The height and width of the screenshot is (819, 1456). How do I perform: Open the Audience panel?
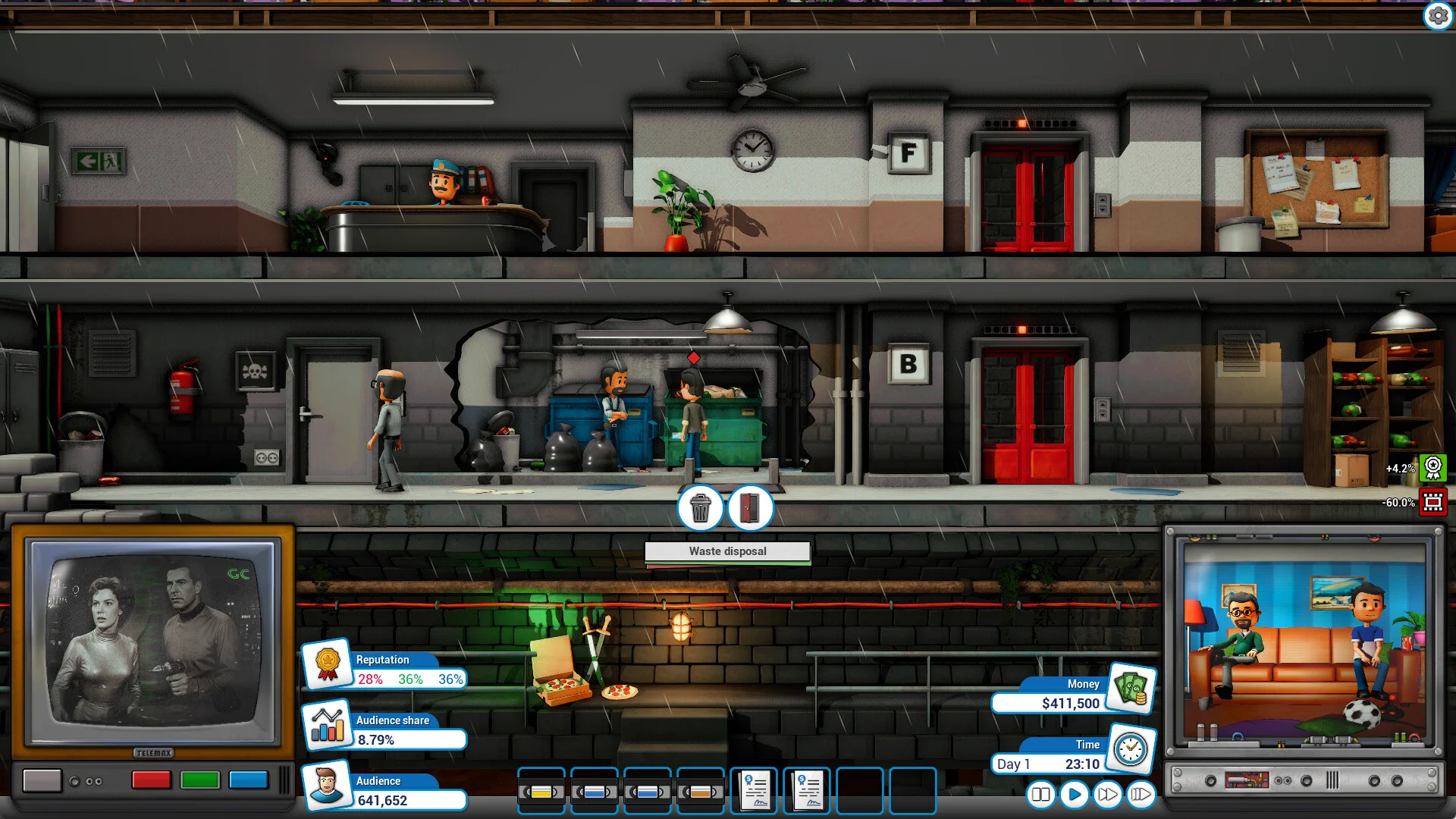coord(328,785)
